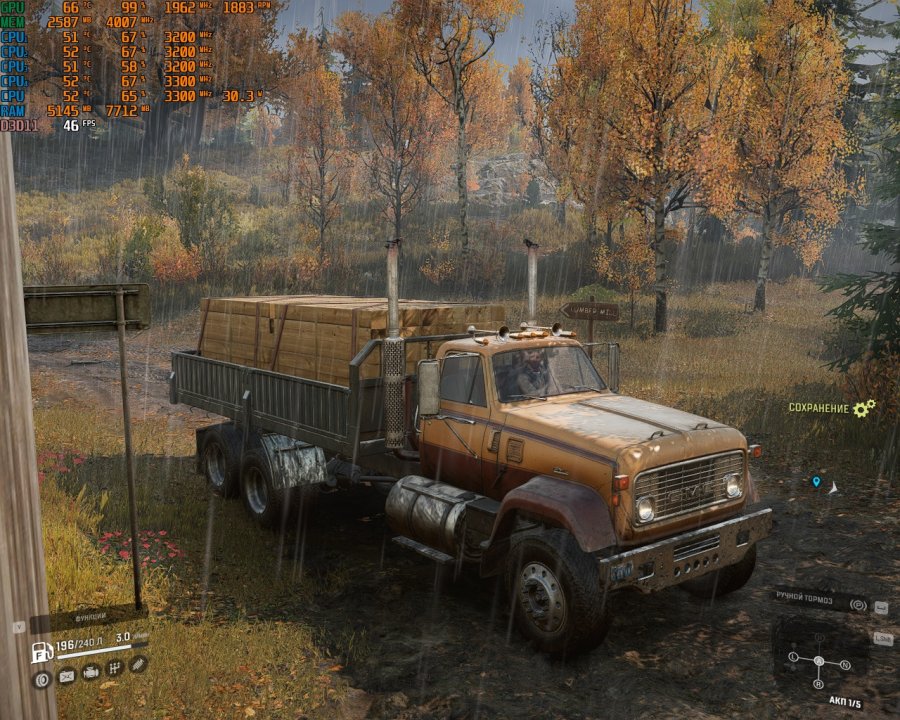
Task: Click the blue waypoint marker
Action: click(816, 482)
